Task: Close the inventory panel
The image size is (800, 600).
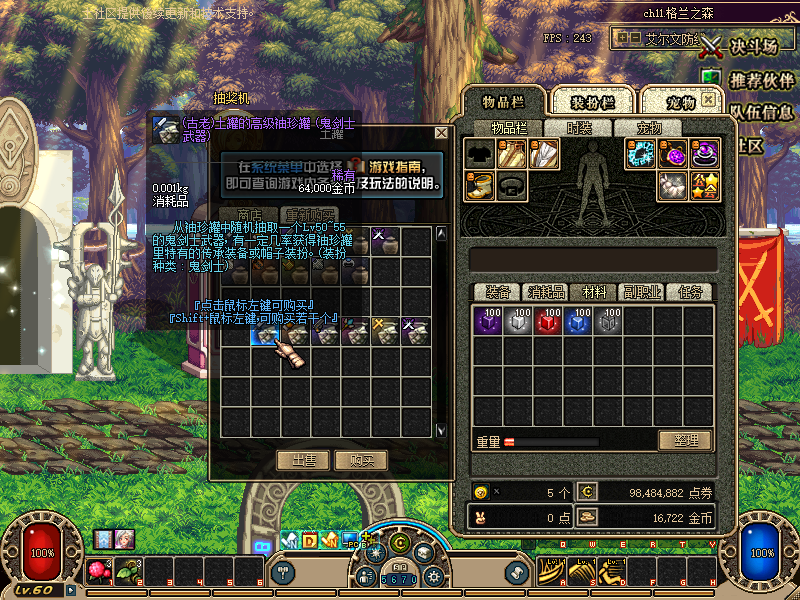Action: tap(708, 101)
